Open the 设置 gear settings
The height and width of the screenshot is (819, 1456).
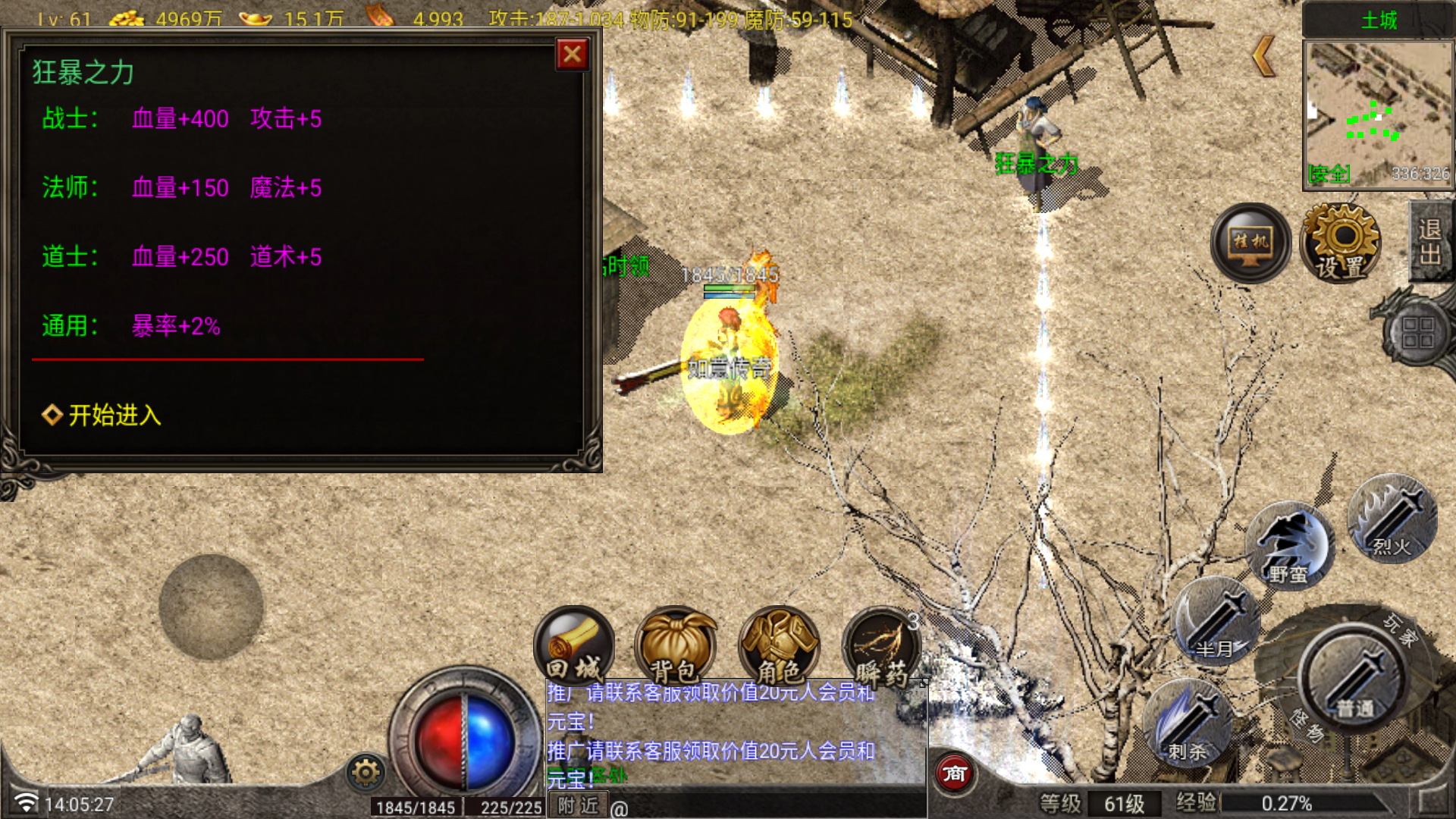1341,243
